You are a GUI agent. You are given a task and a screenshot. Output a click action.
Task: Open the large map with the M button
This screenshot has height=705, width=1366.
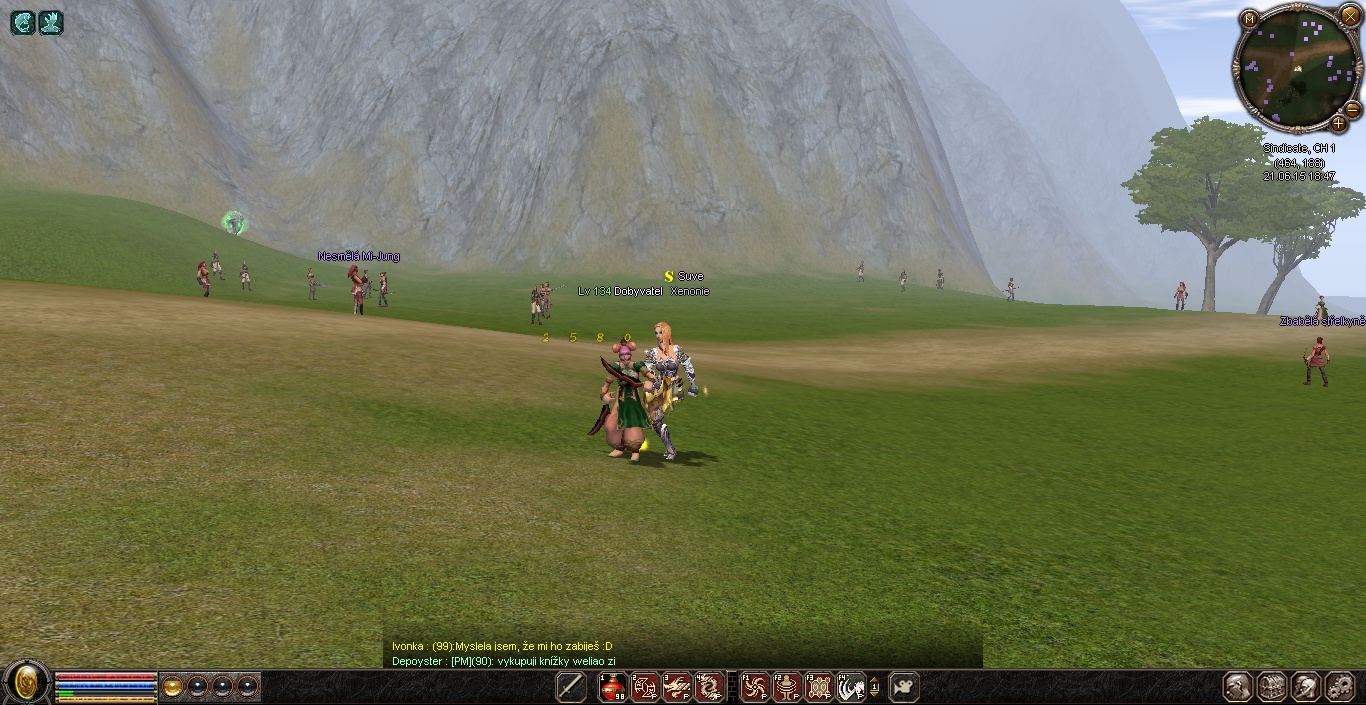pos(1250,18)
